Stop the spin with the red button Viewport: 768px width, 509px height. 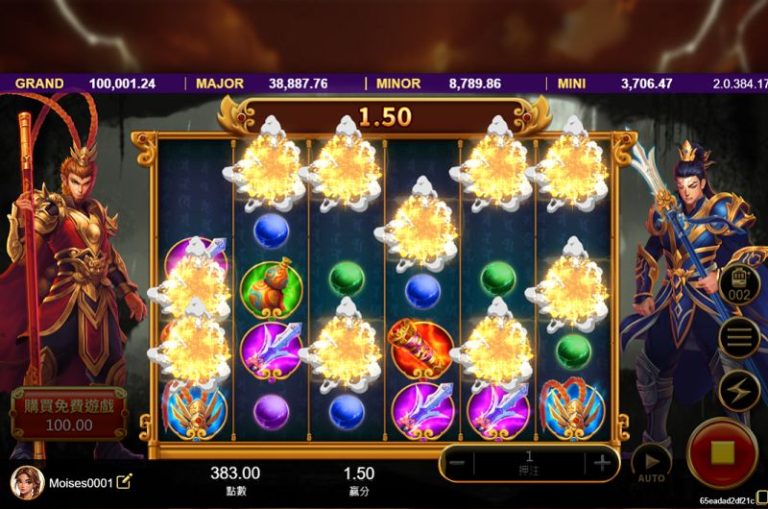pos(722,452)
